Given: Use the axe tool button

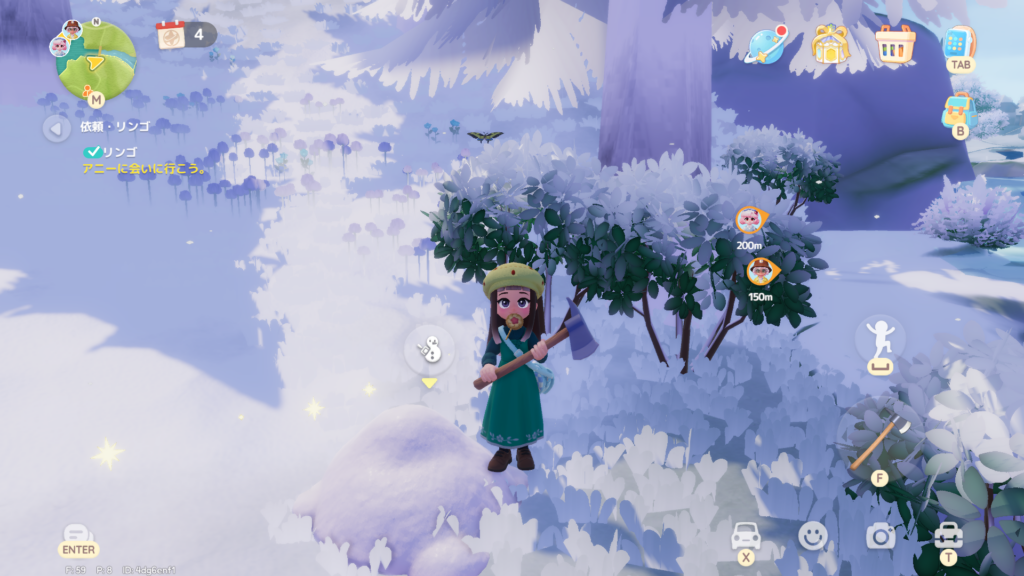Looking at the screenshot, I should click(x=880, y=438).
